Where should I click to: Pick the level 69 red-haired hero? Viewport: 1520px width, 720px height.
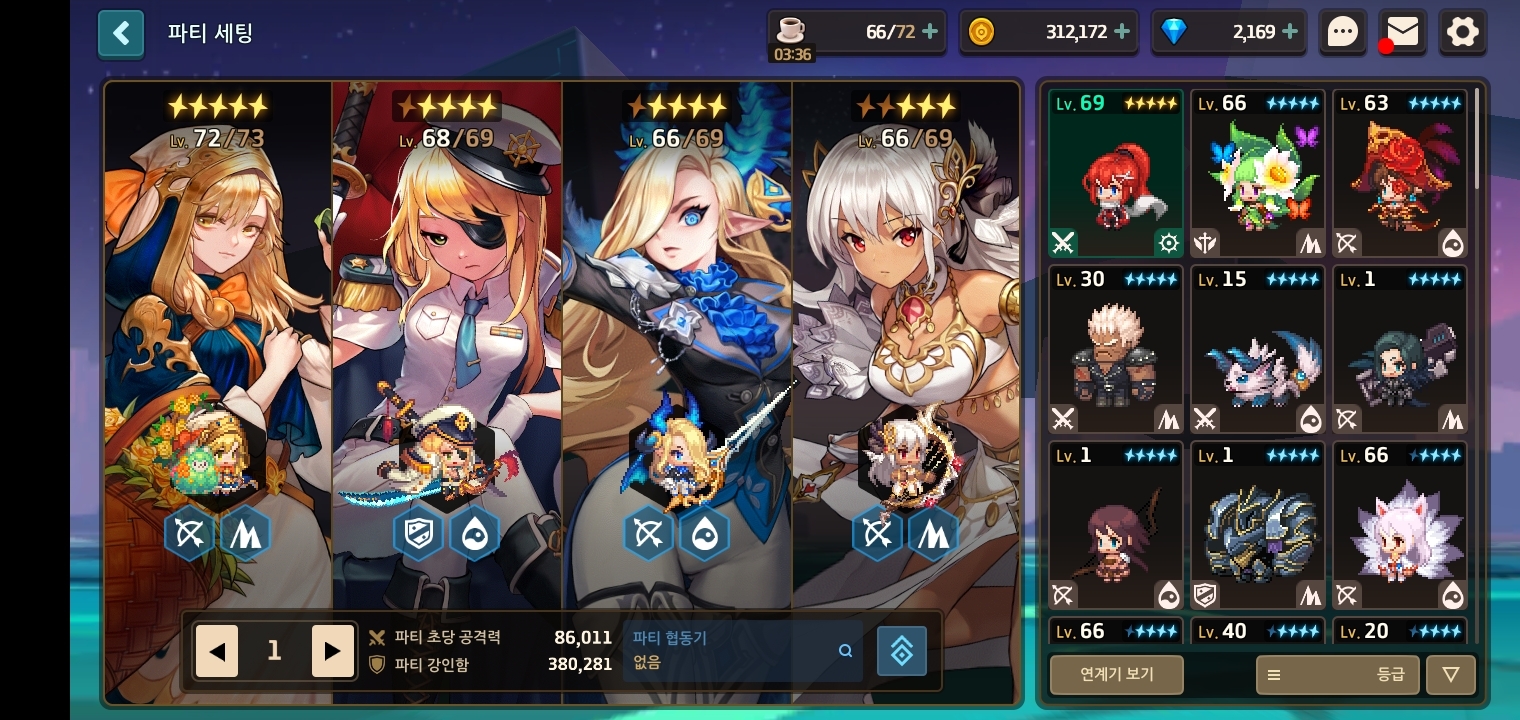pos(1116,173)
